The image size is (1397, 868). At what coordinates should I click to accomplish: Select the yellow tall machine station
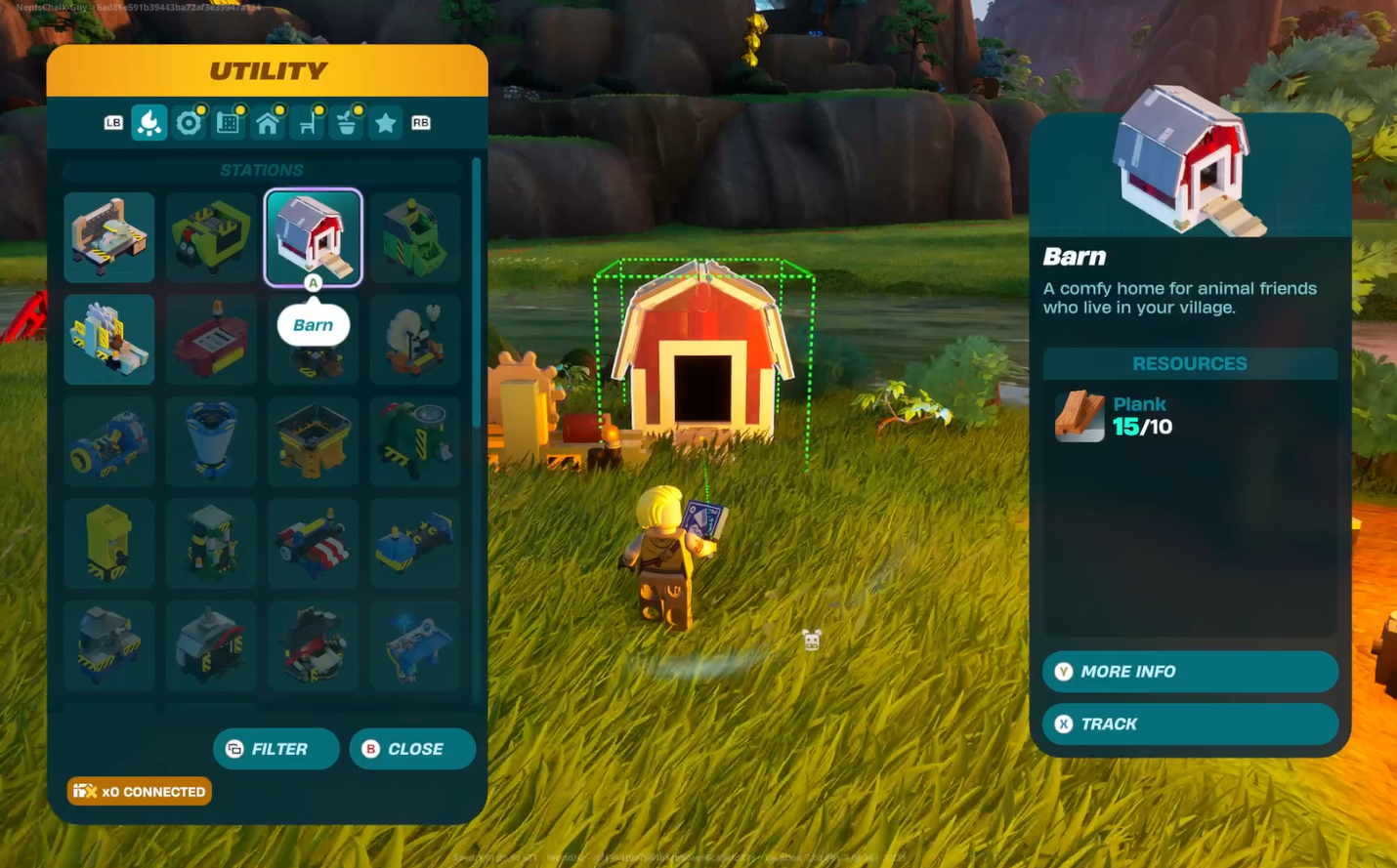[109, 543]
